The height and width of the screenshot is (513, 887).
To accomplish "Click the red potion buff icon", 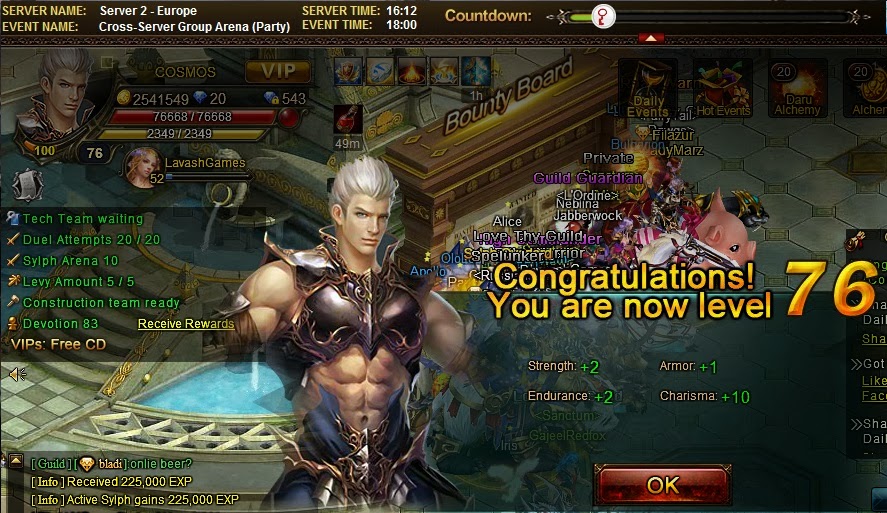I will 348,121.
